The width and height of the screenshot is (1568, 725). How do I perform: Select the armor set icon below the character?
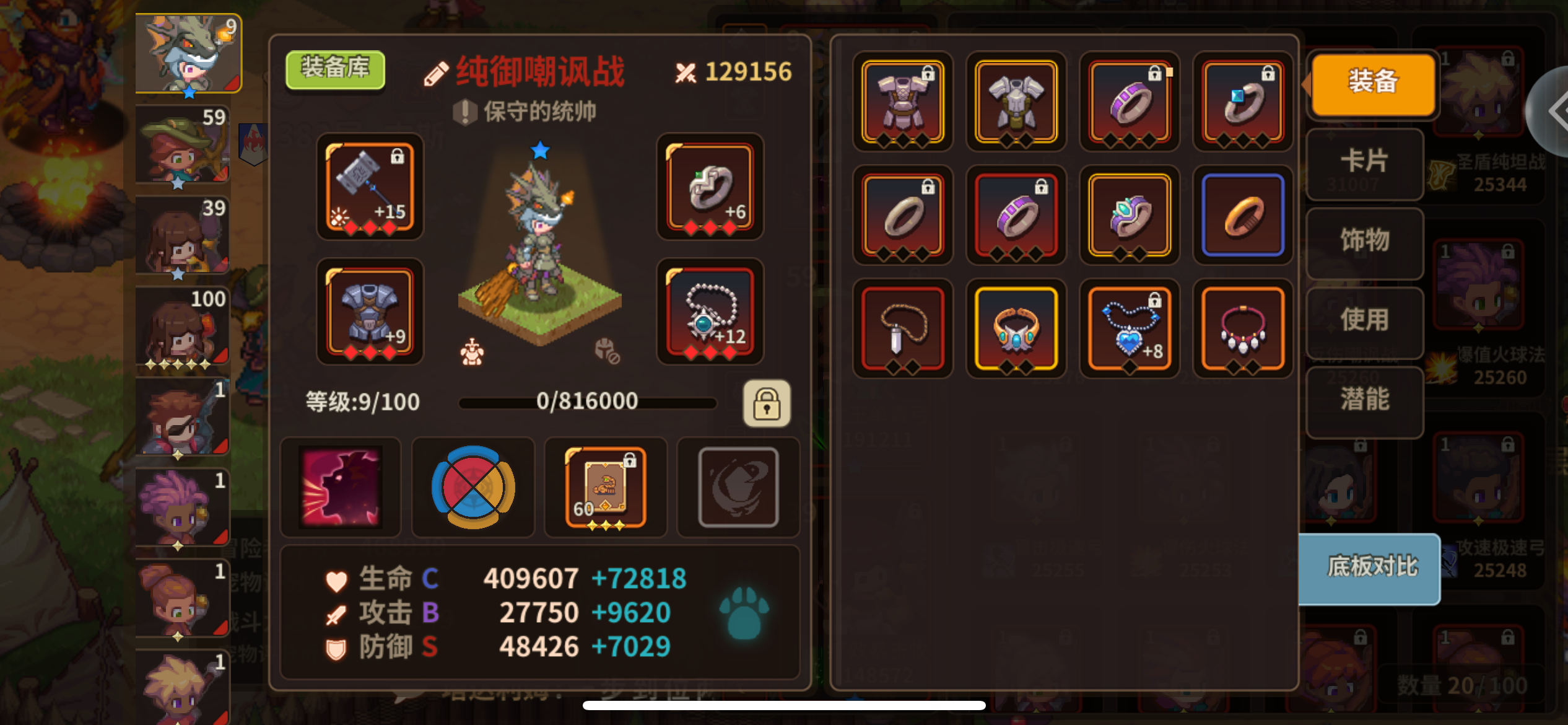click(x=472, y=353)
